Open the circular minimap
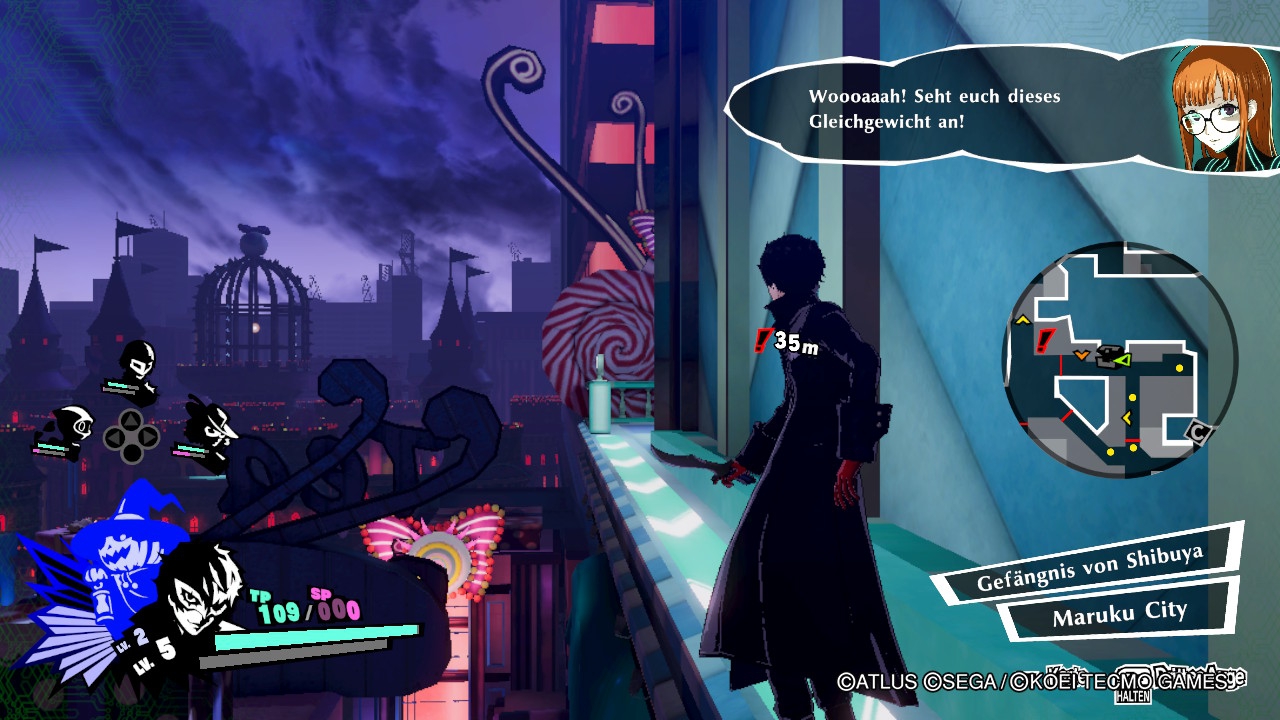1280x720 pixels. click(x=1119, y=359)
